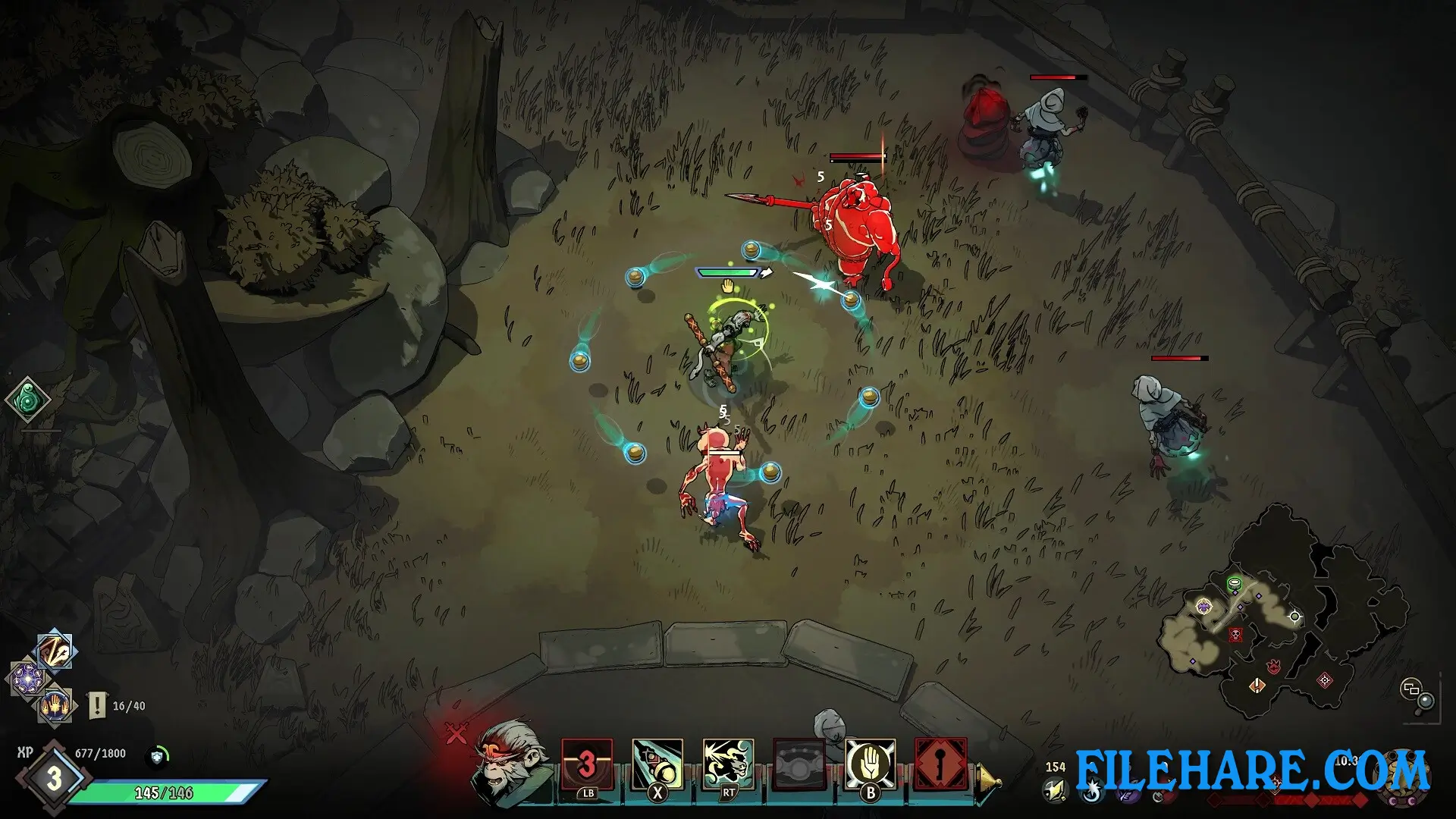Select the red skull marker on minimap
Screen dimensions: 1456x819
(x=1235, y=634)
